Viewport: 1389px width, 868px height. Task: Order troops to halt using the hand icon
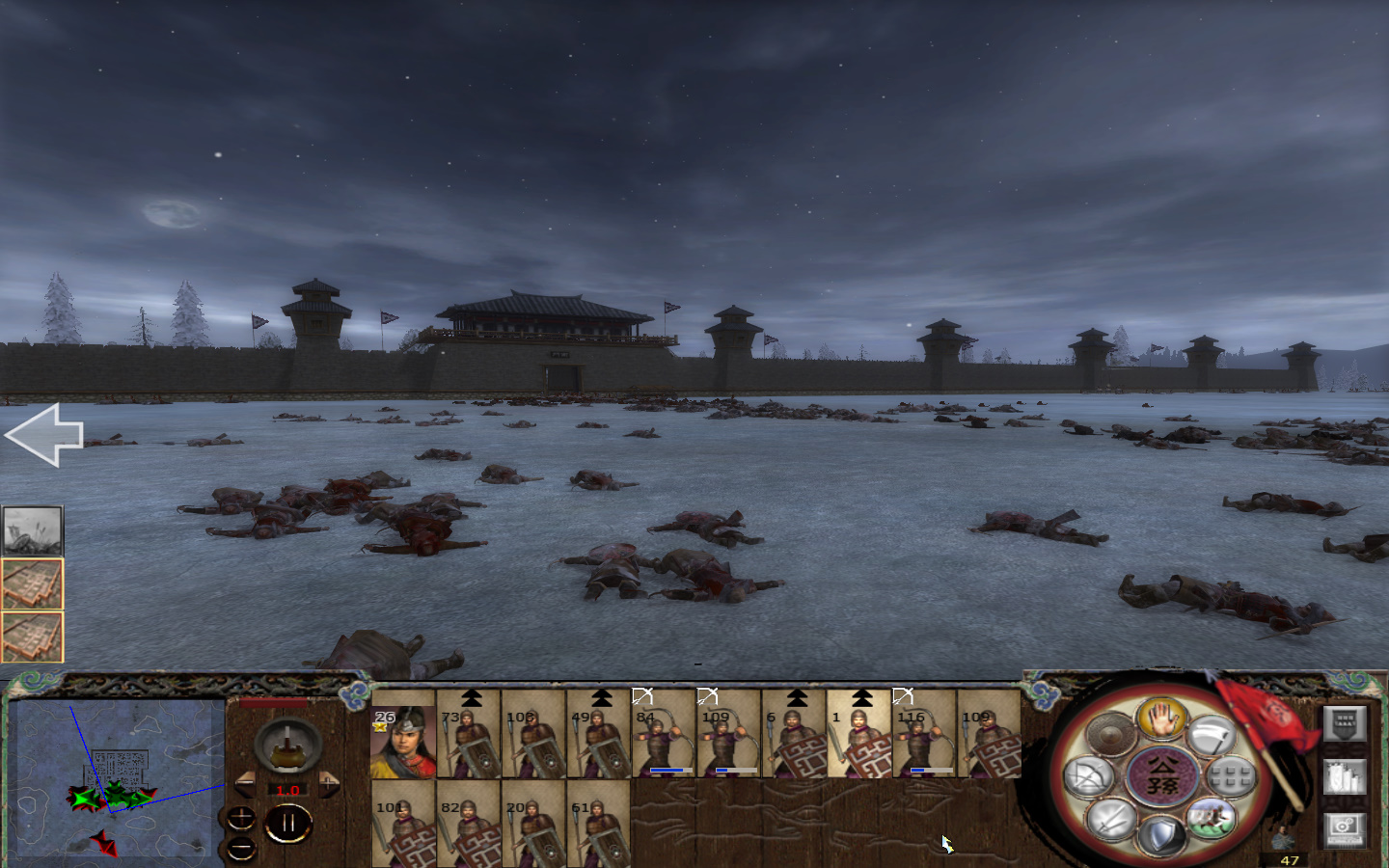click(x=1160, y=720)
